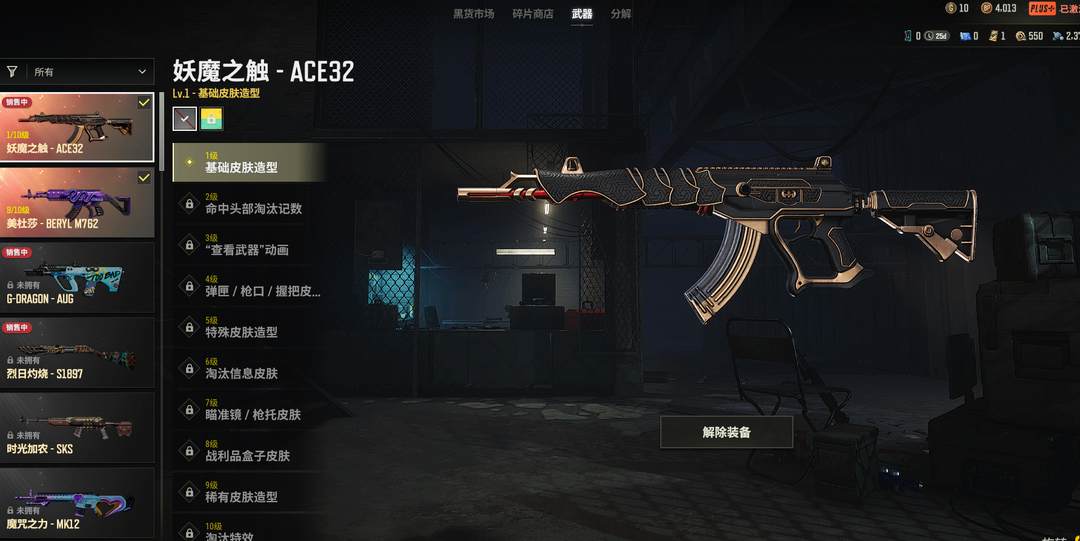This screenshot has width=1080, height=541.
Task: Click the 解除装备 button
Action: click(x=726, y=432)
